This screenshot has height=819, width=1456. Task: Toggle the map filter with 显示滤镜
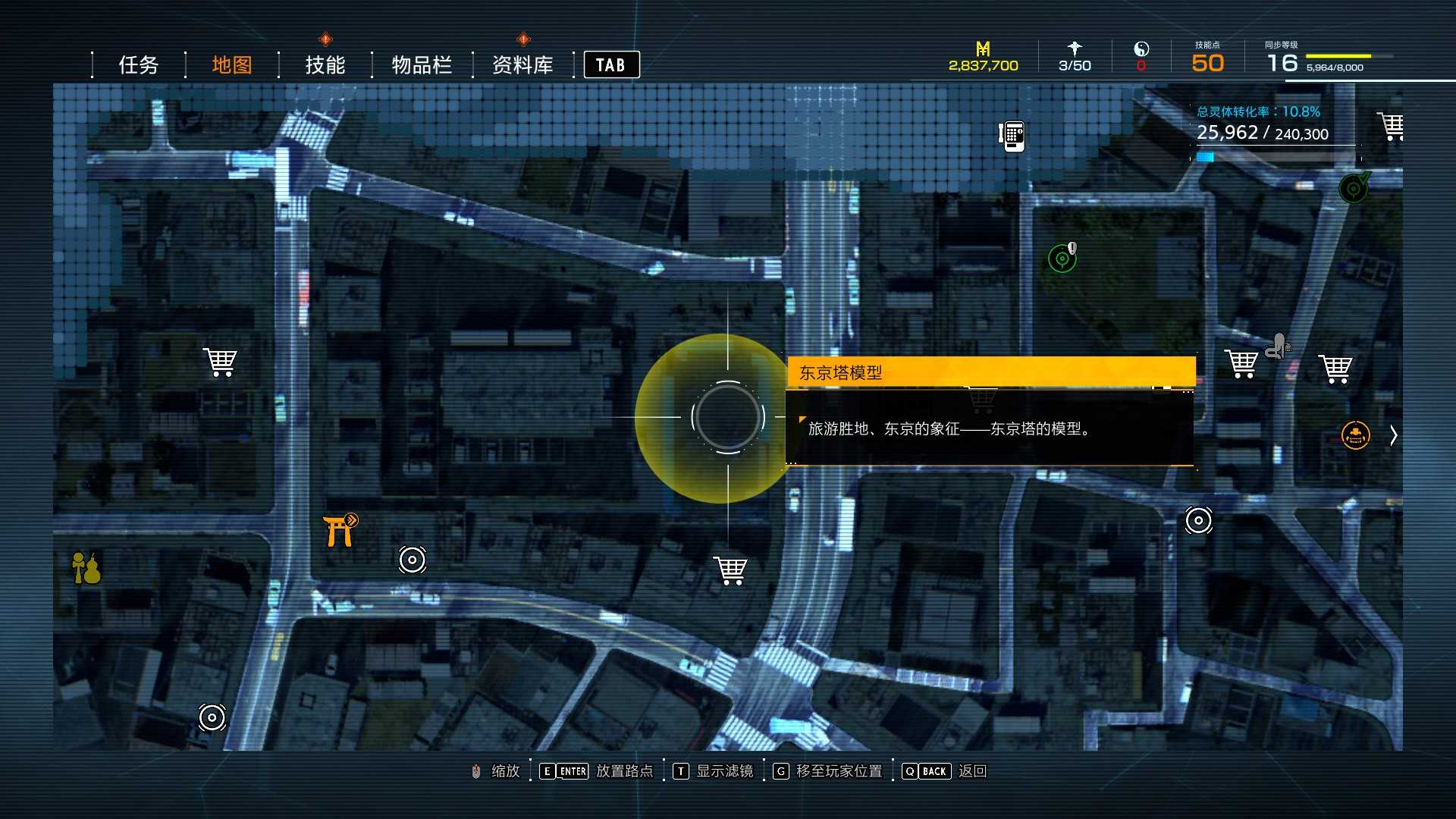713,771
